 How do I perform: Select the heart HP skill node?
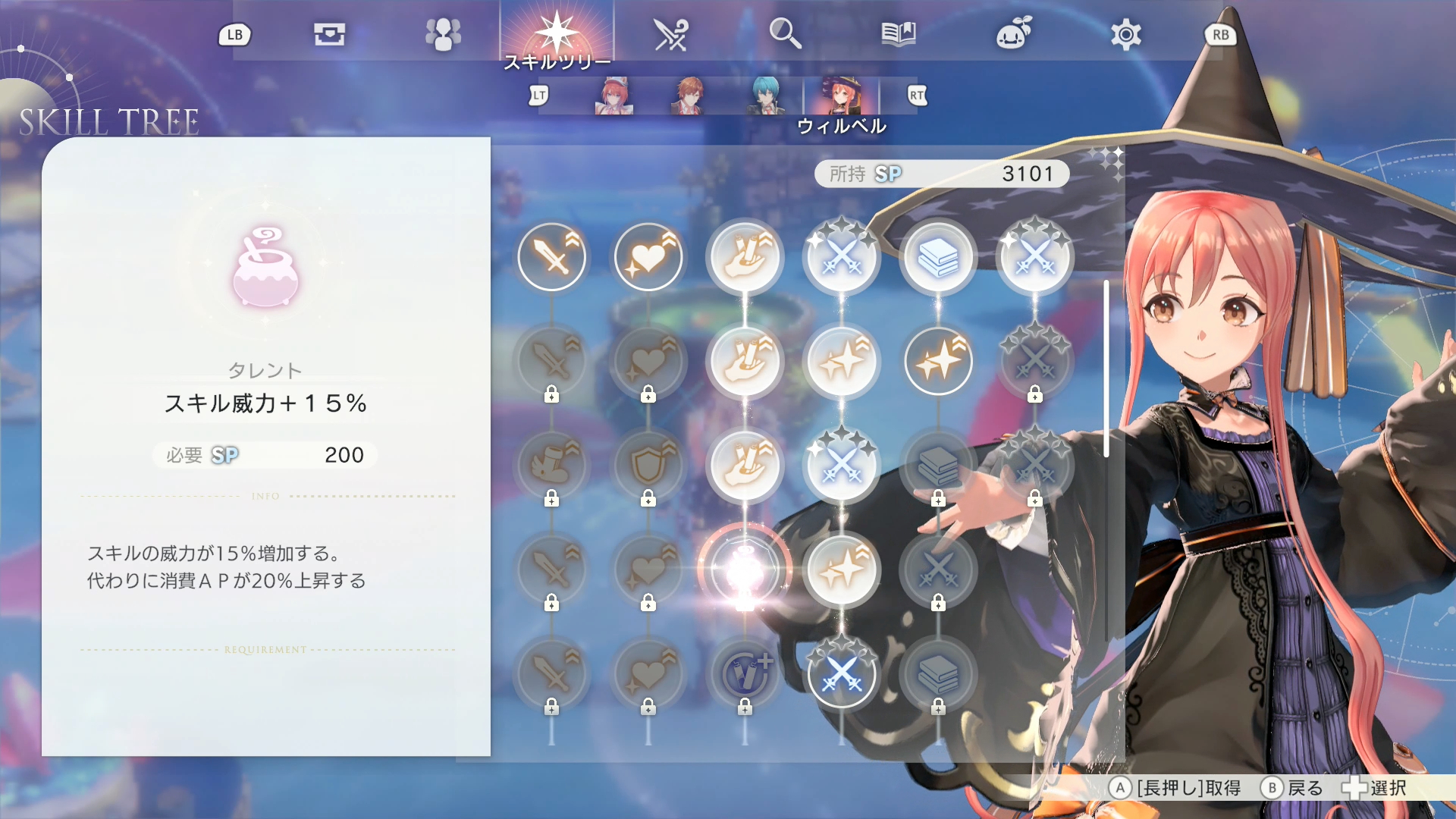648,256
